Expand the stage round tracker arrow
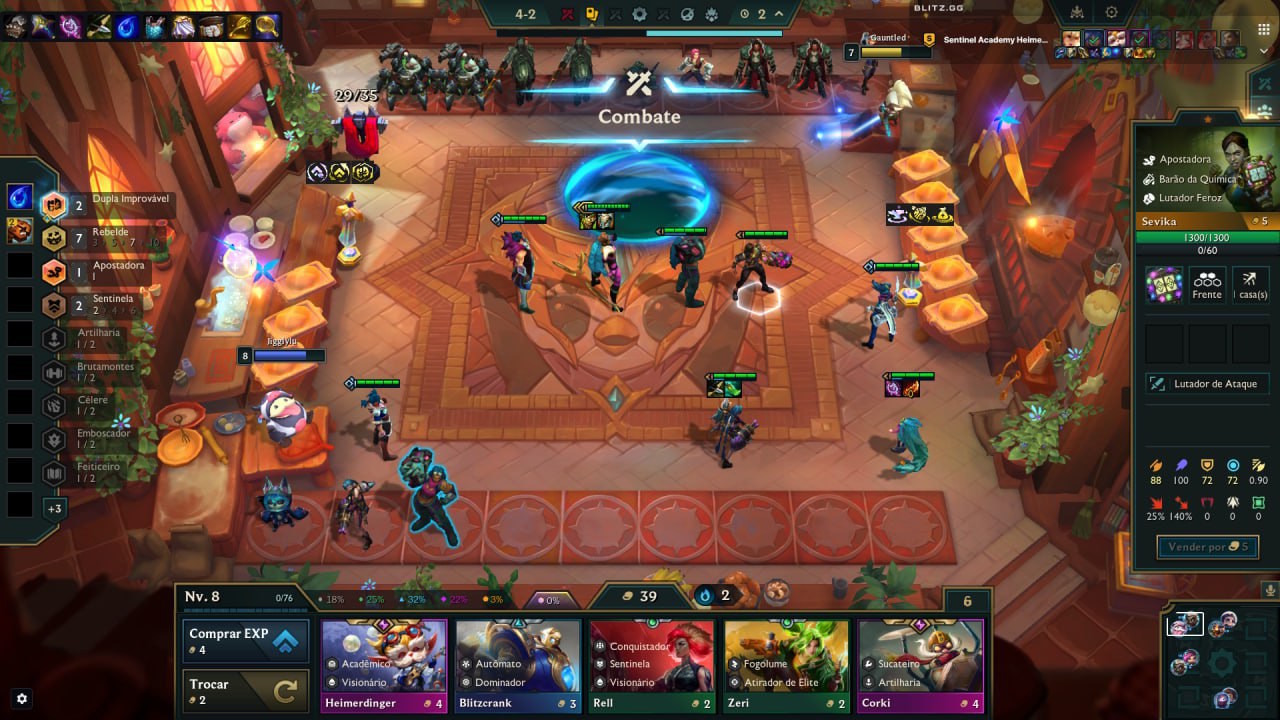This screenshot has width=1280, height=720. [x=779, y=14]
